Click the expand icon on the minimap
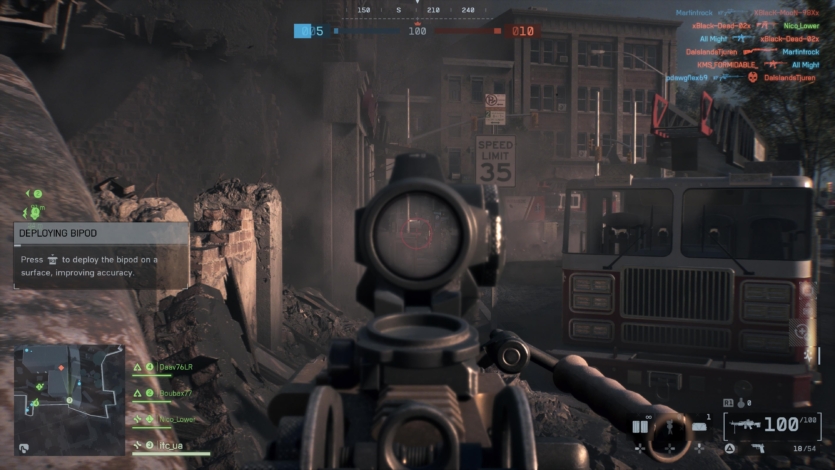This screenshot has width=835, height=470. pyautogui.click(x=24, y=448)
